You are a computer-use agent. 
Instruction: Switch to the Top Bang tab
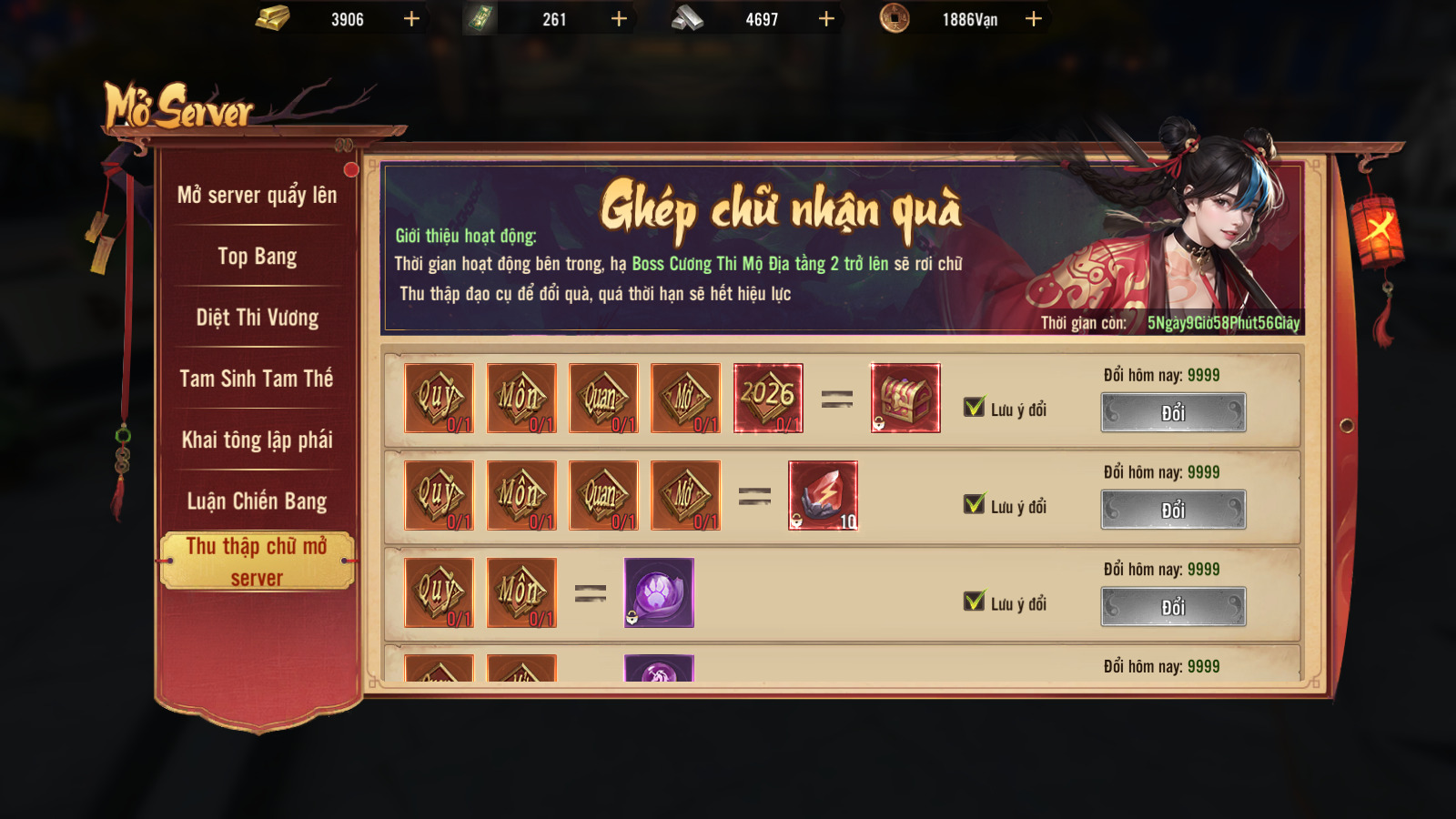point(257,257)
